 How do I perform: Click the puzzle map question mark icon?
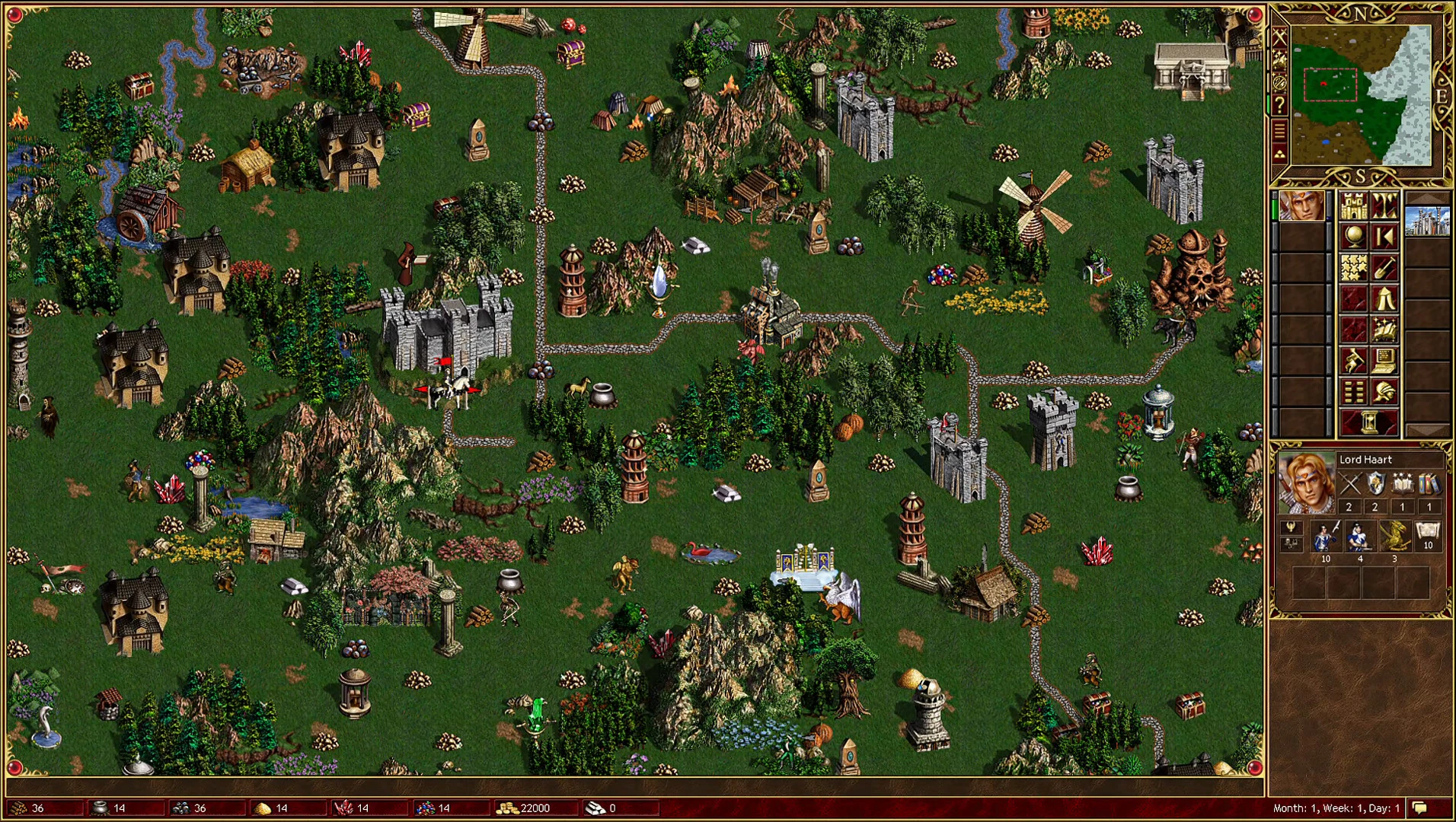click(1281, 104)
